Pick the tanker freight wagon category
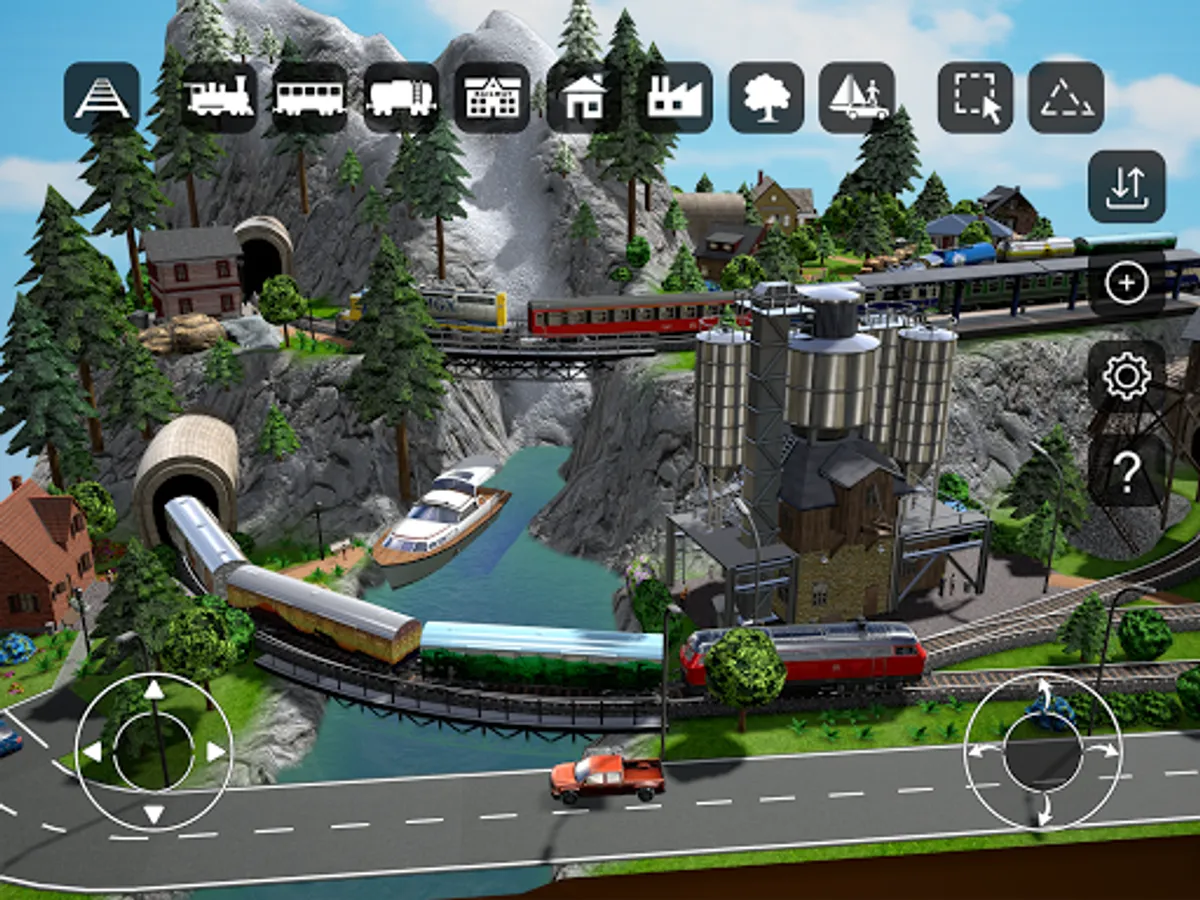 (x=401, y=98)
